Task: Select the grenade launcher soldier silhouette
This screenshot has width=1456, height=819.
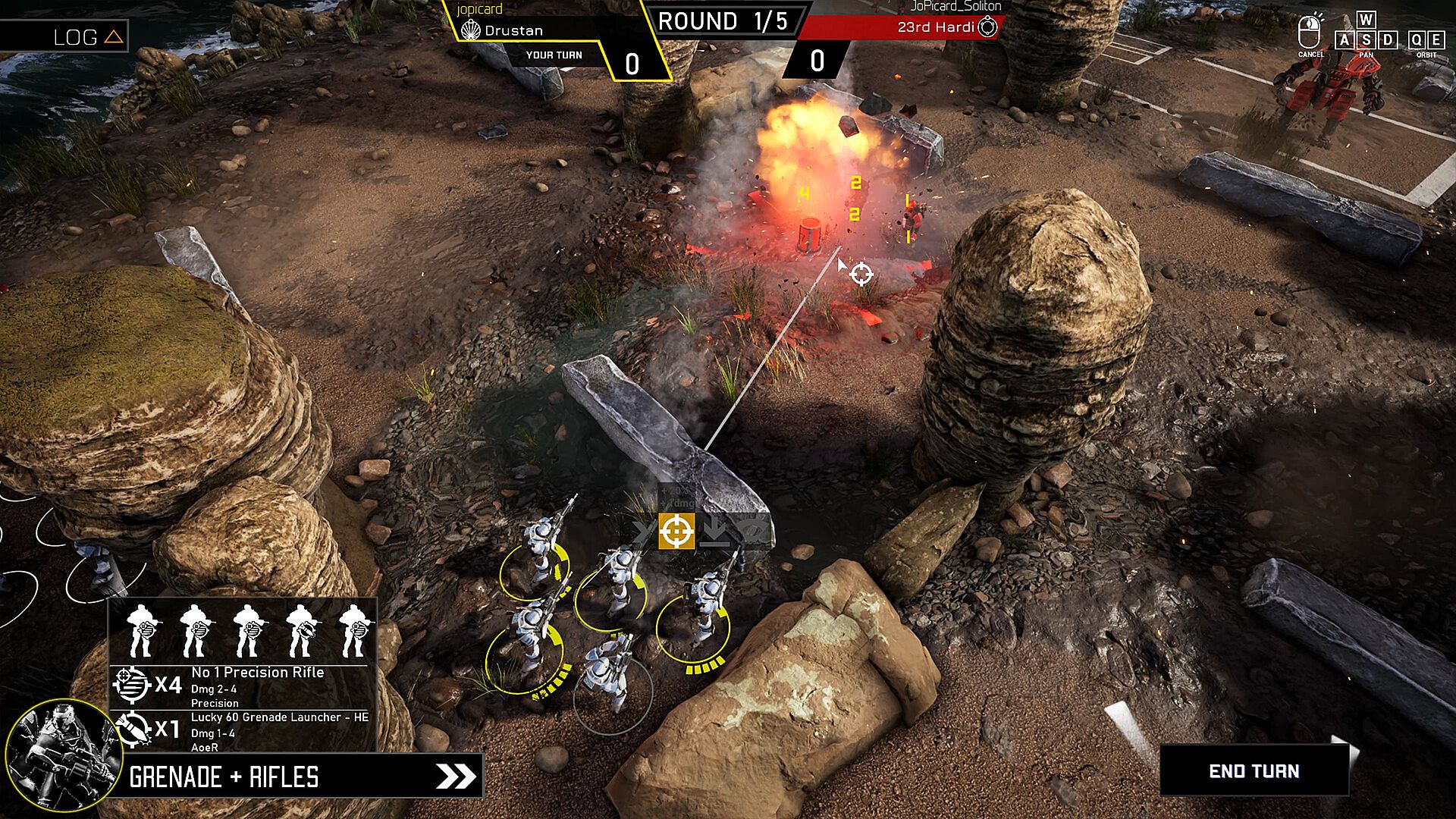Action: click(302, 630)
